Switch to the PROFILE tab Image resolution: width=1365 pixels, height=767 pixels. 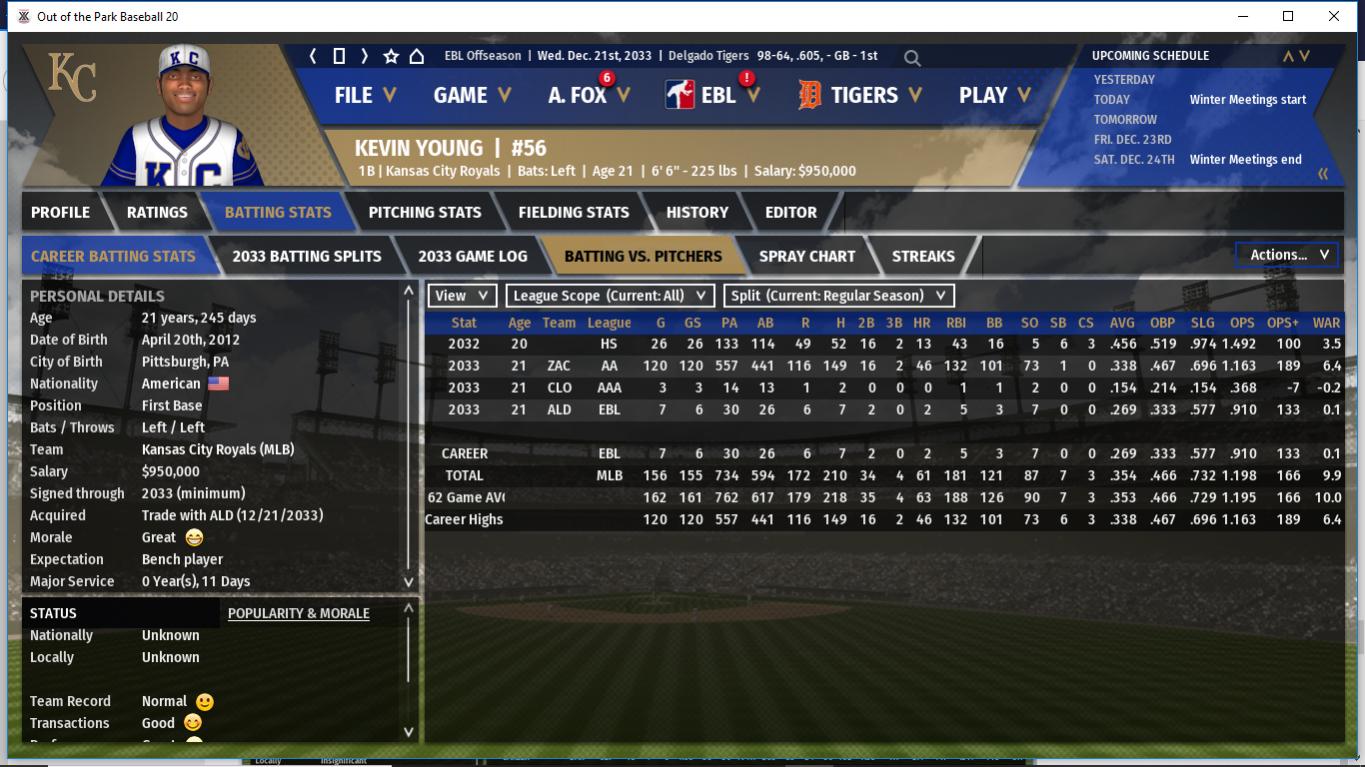[60, 212]
